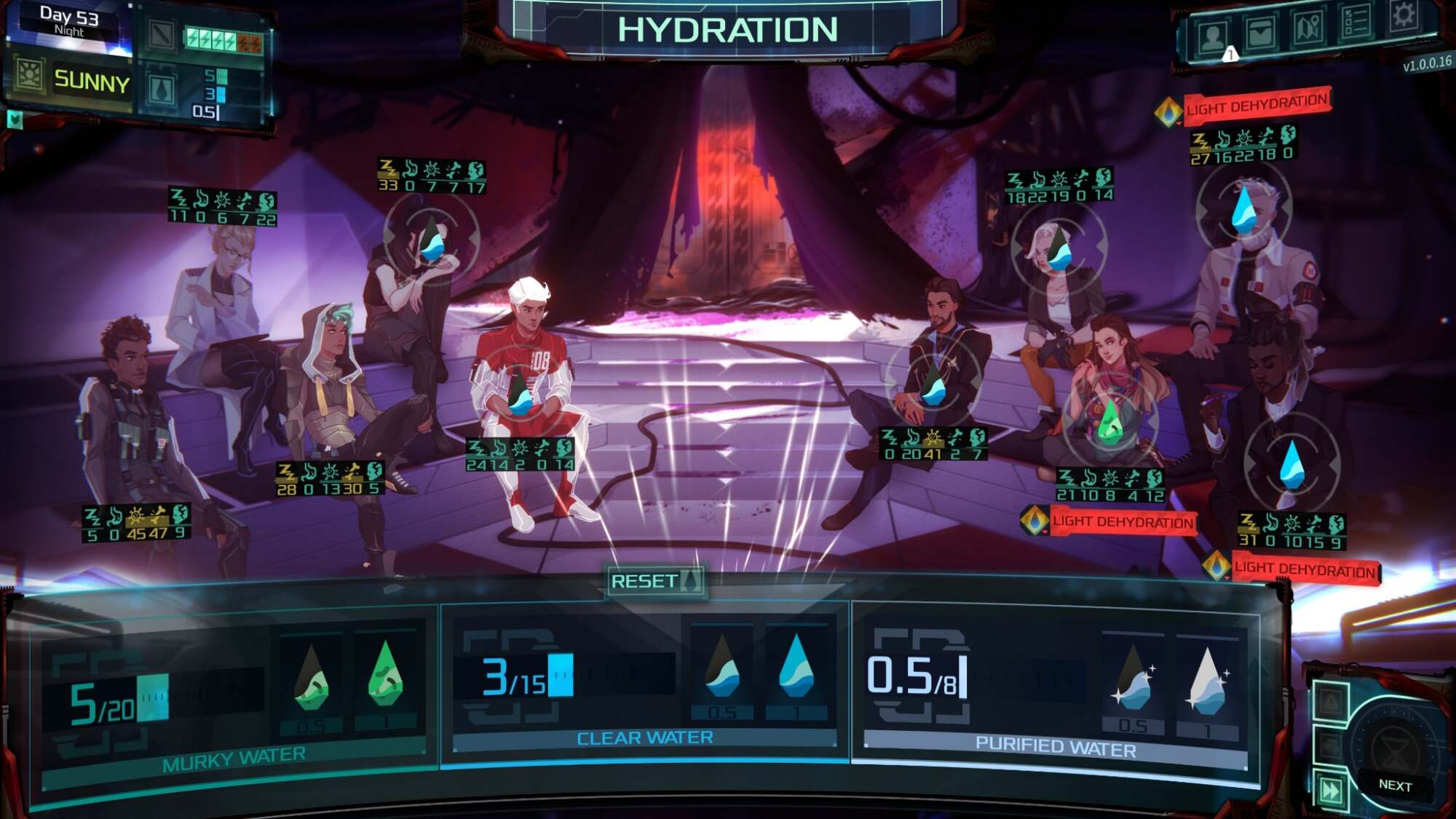Click the water droplet on the blonde woman
Viewport: 1456px width, 819px height.
pos(1059,249)
